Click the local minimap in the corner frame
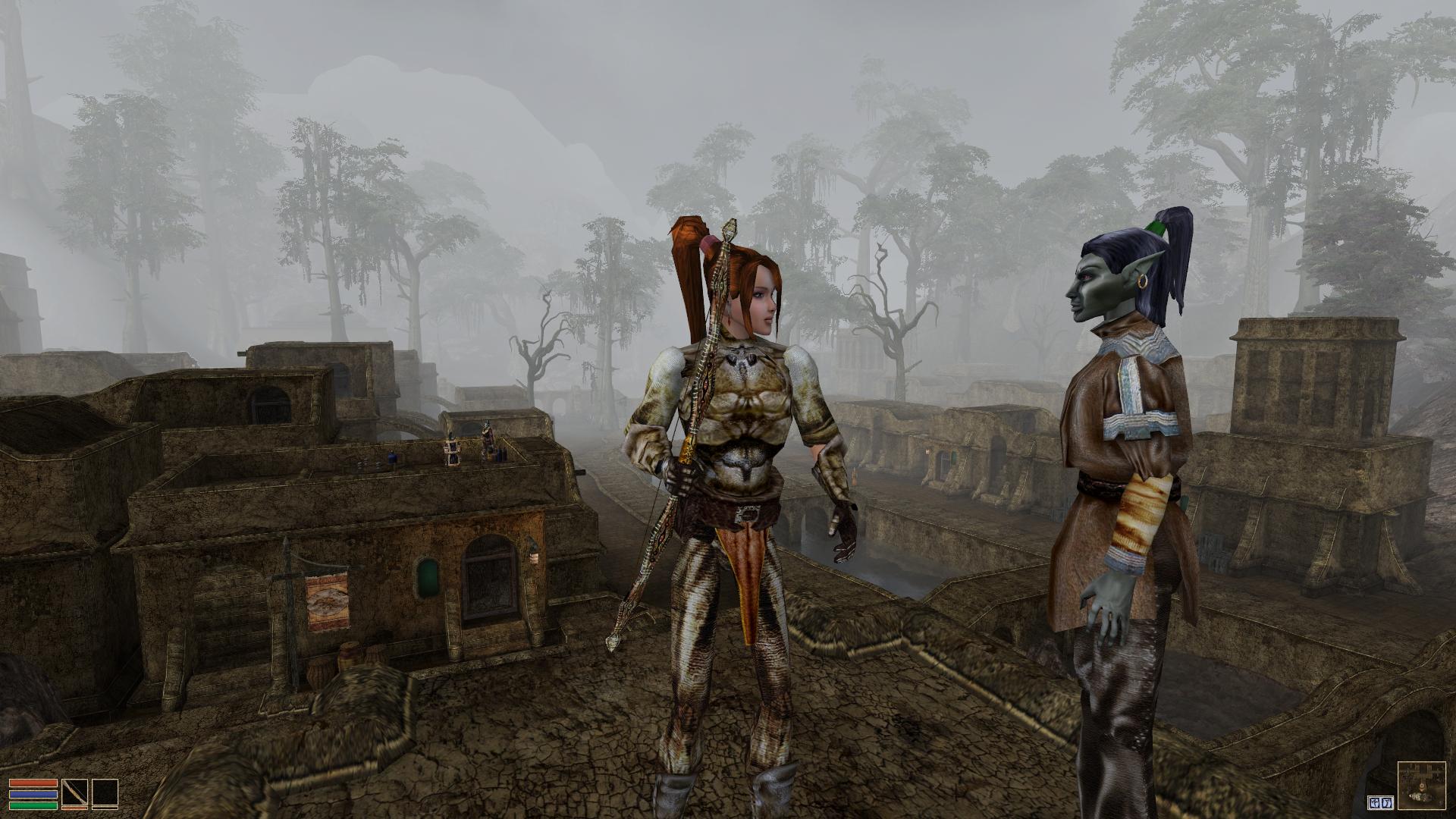 pyautogui.click(x=1421, y=785)
